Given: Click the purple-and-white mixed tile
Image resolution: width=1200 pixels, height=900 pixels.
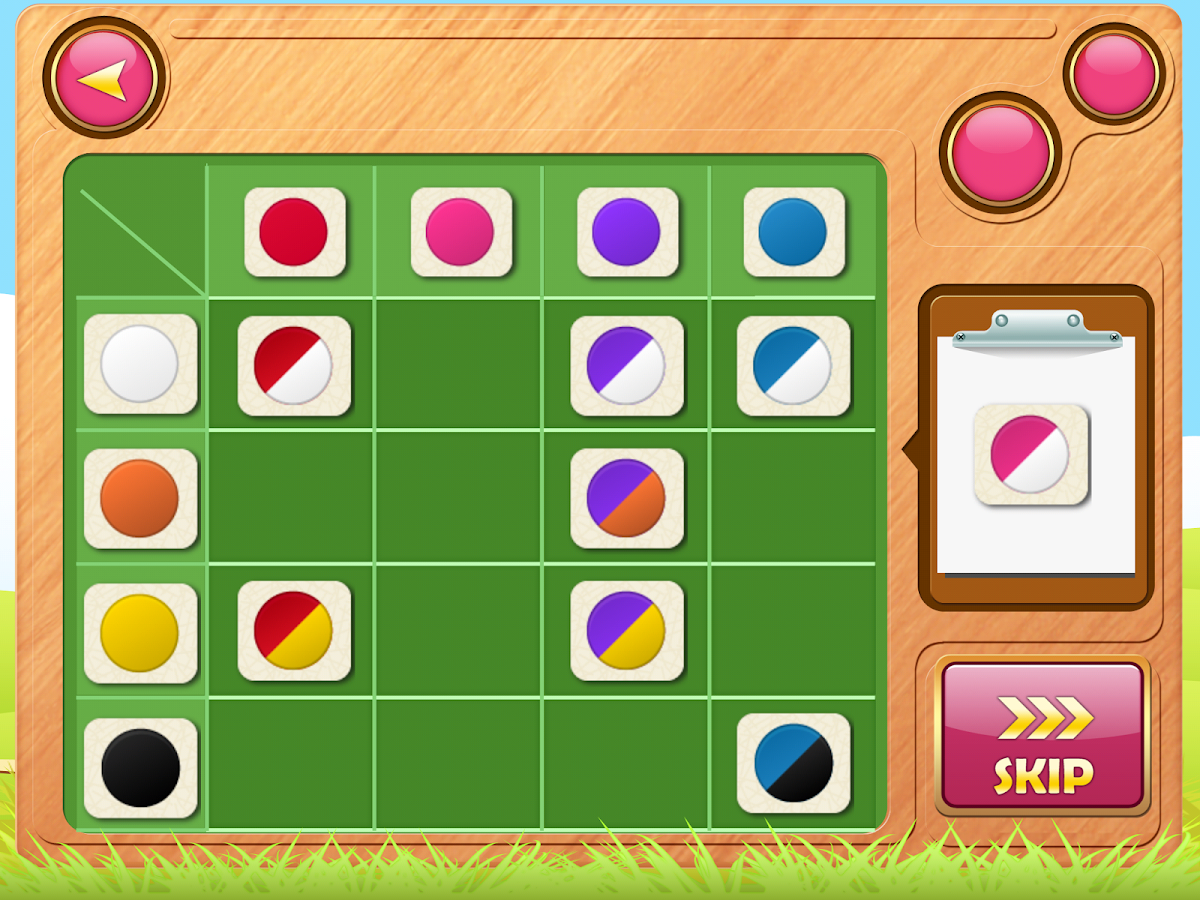Looking at the screenshot, I should pos(627,366).
